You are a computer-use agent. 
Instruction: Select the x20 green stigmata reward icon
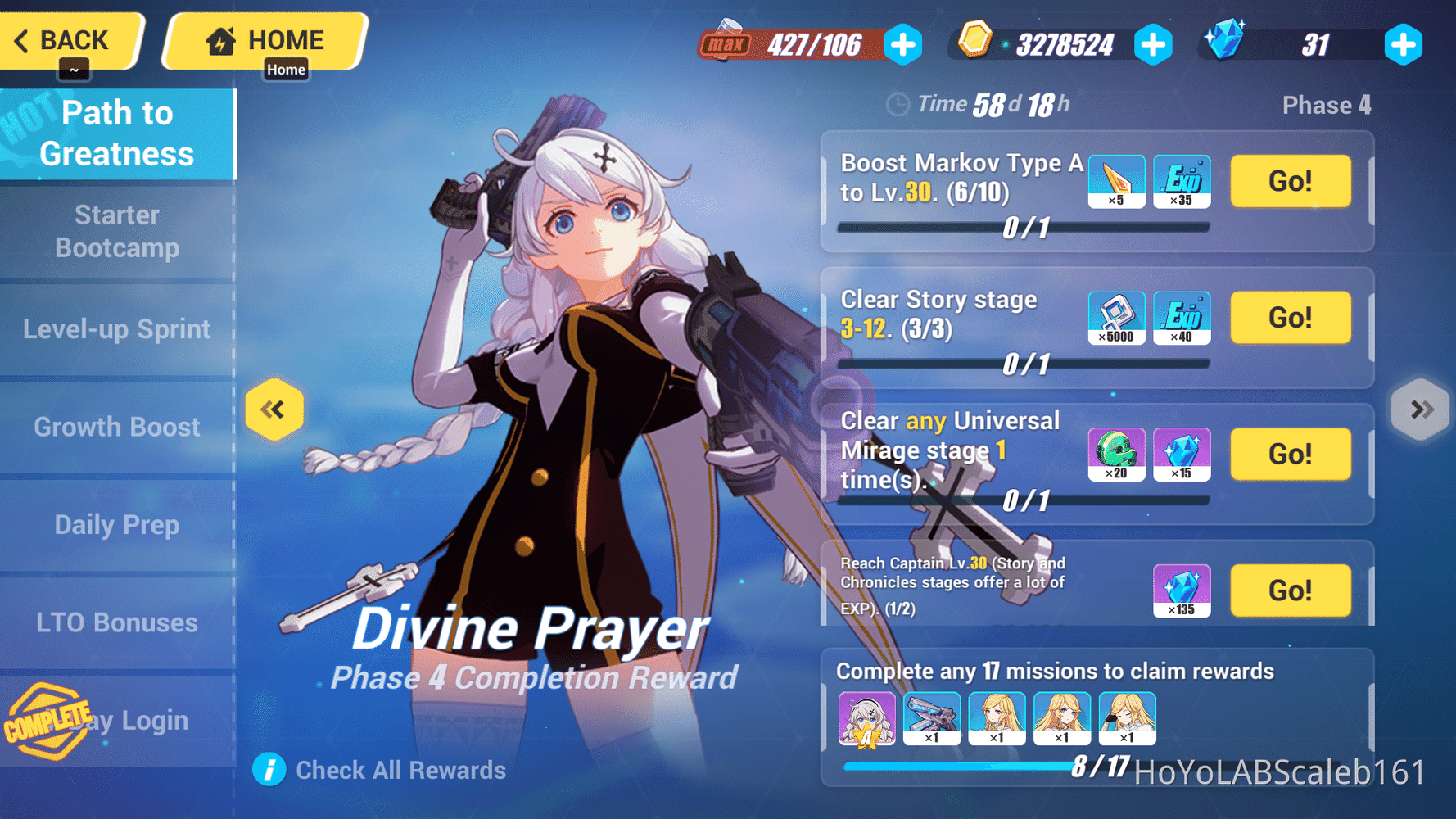click(x=1116, y=455)
